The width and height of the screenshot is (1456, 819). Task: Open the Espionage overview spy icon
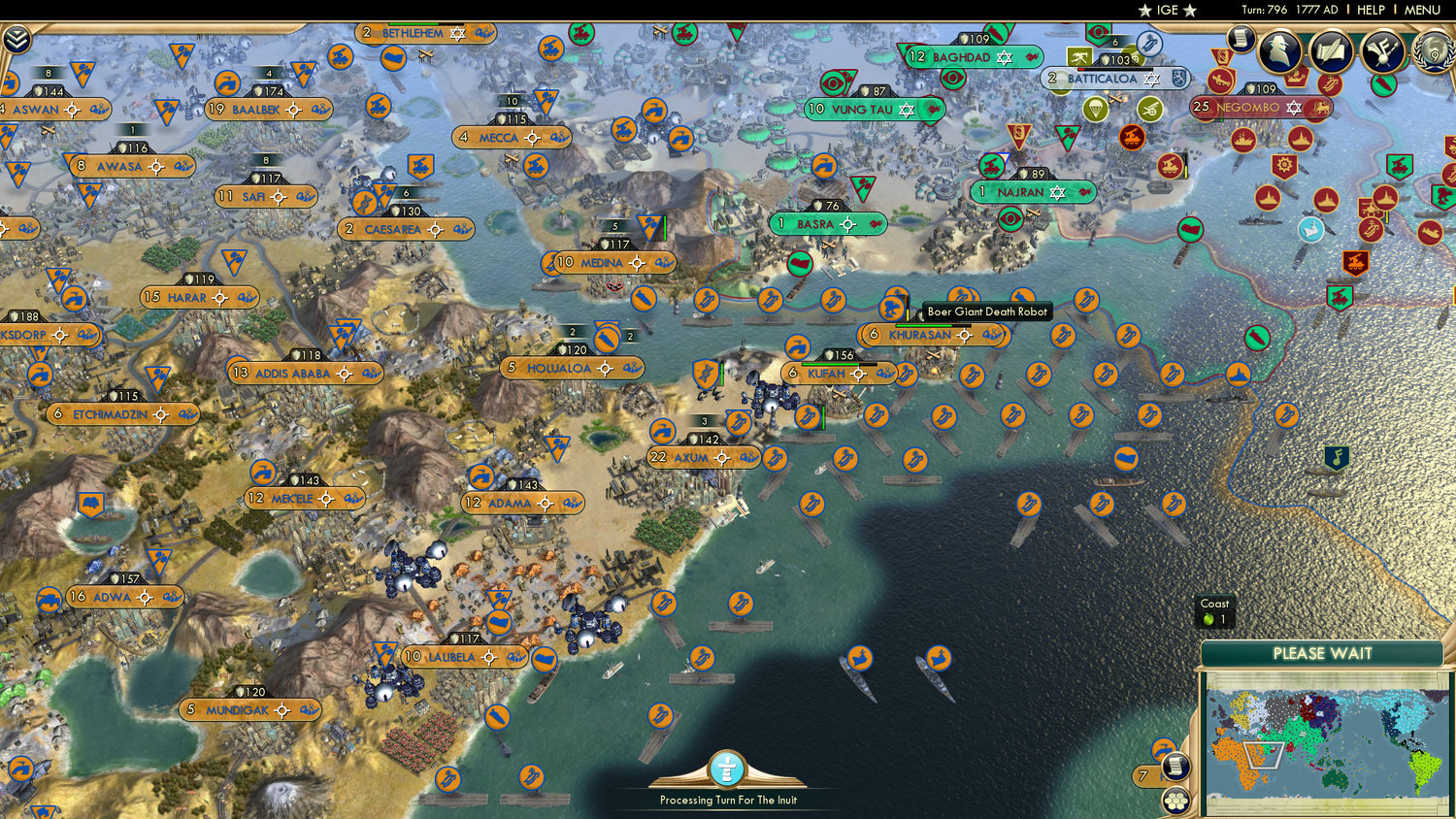(1277, 50)
